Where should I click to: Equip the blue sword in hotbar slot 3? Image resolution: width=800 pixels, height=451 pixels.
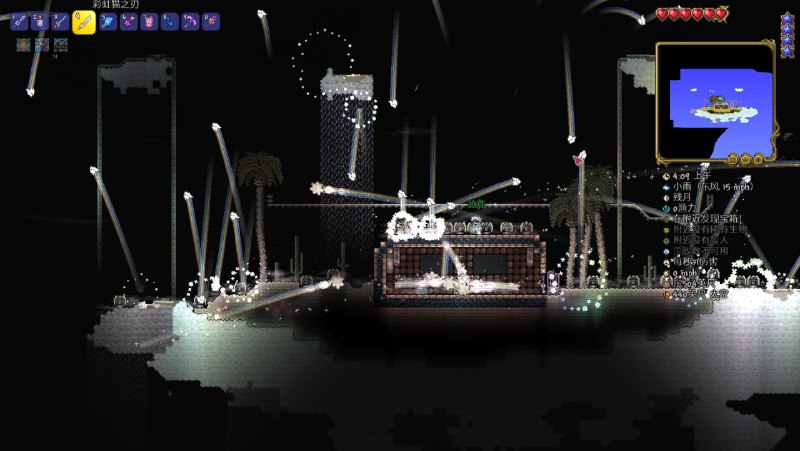[x=61, y=21]
